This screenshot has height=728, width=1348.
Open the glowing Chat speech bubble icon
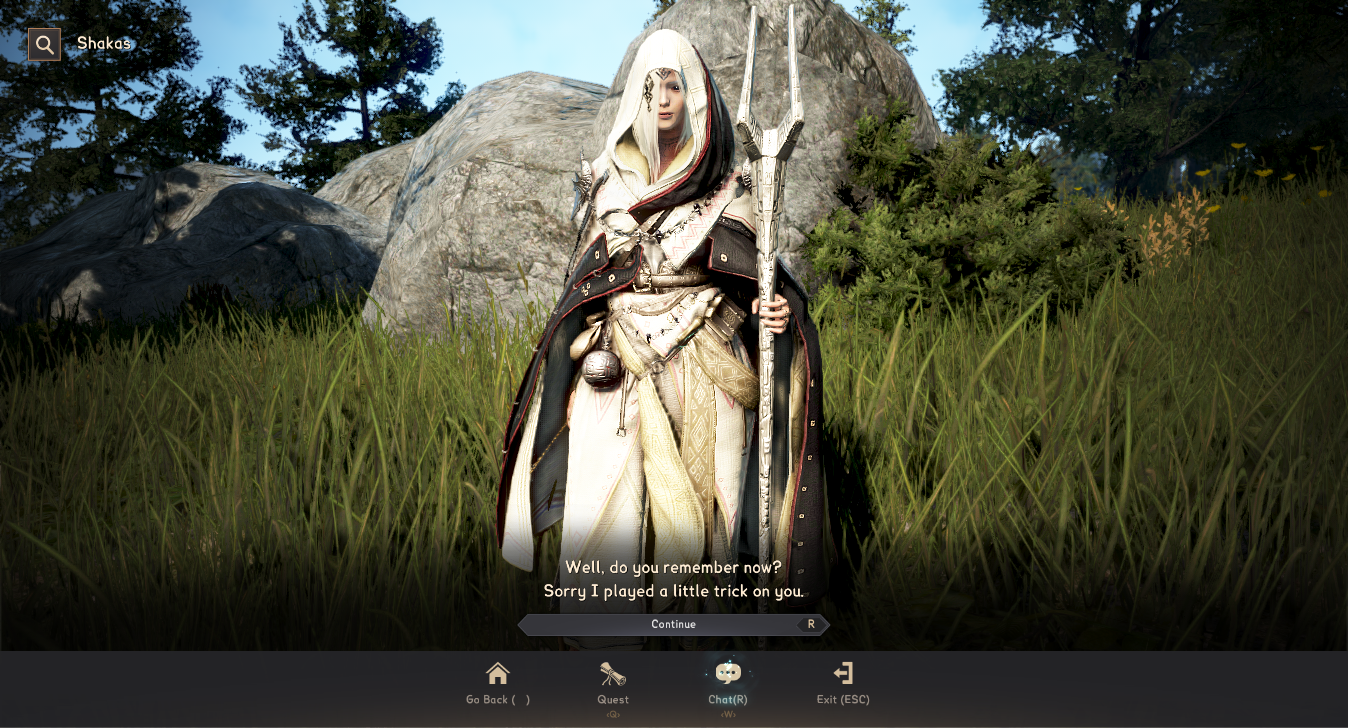coord(727,672)
